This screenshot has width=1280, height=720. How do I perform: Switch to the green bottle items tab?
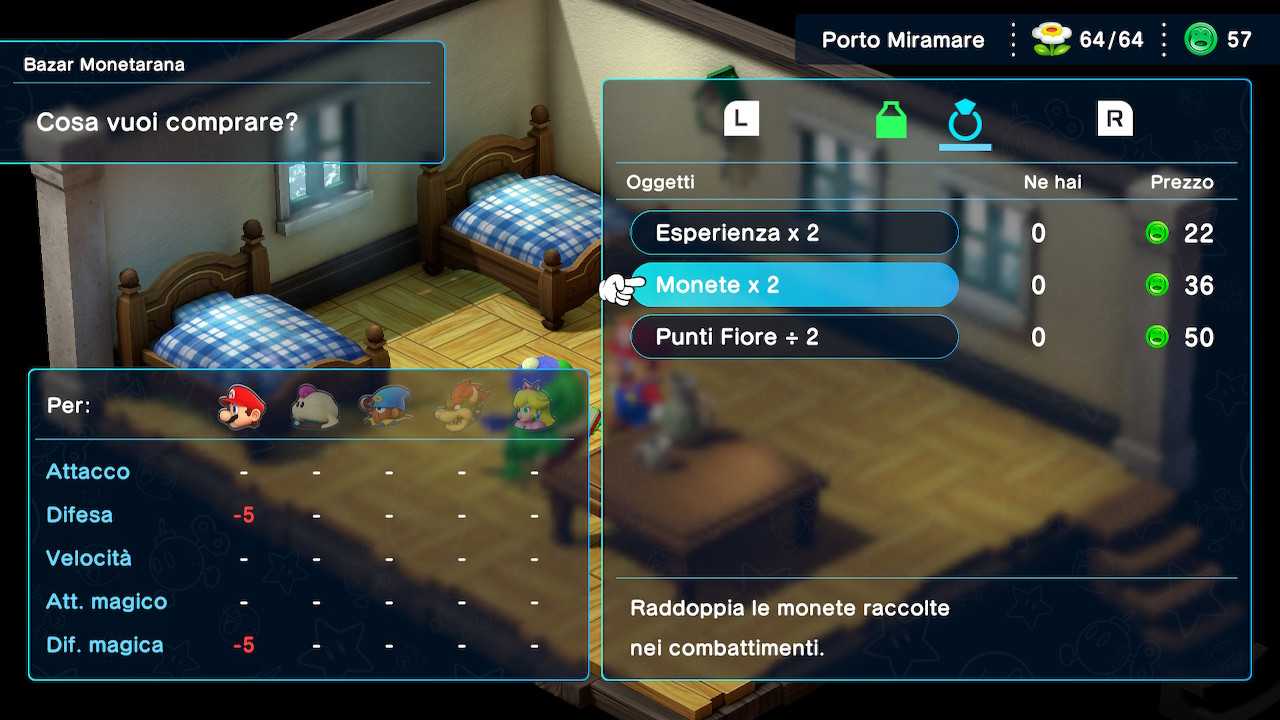pyautogui.click(x=891, y=120)
